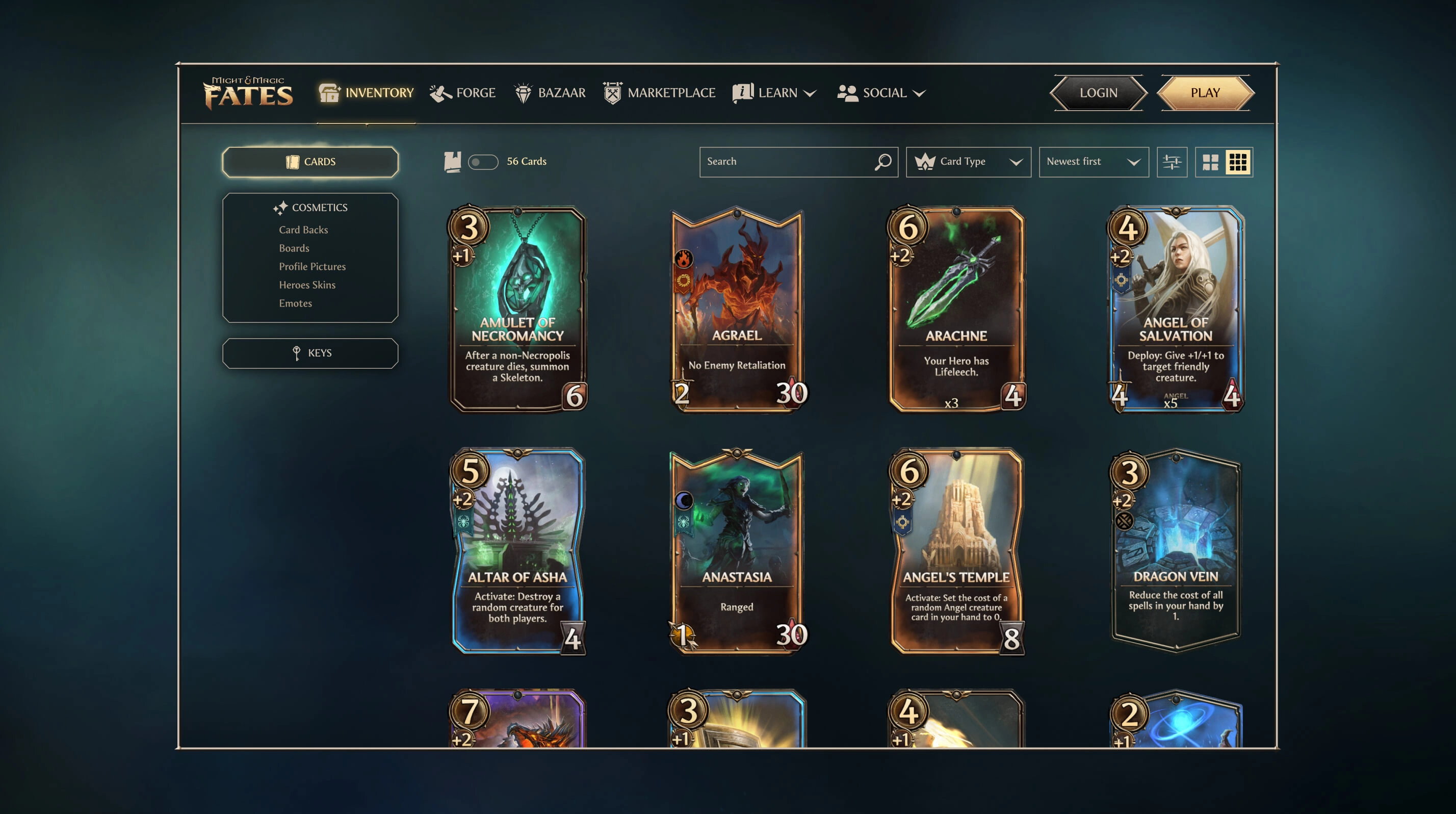Viewport: 1456px width, 814px height.
Task: Select the Cards sidebar button
Action: point(310,162)
